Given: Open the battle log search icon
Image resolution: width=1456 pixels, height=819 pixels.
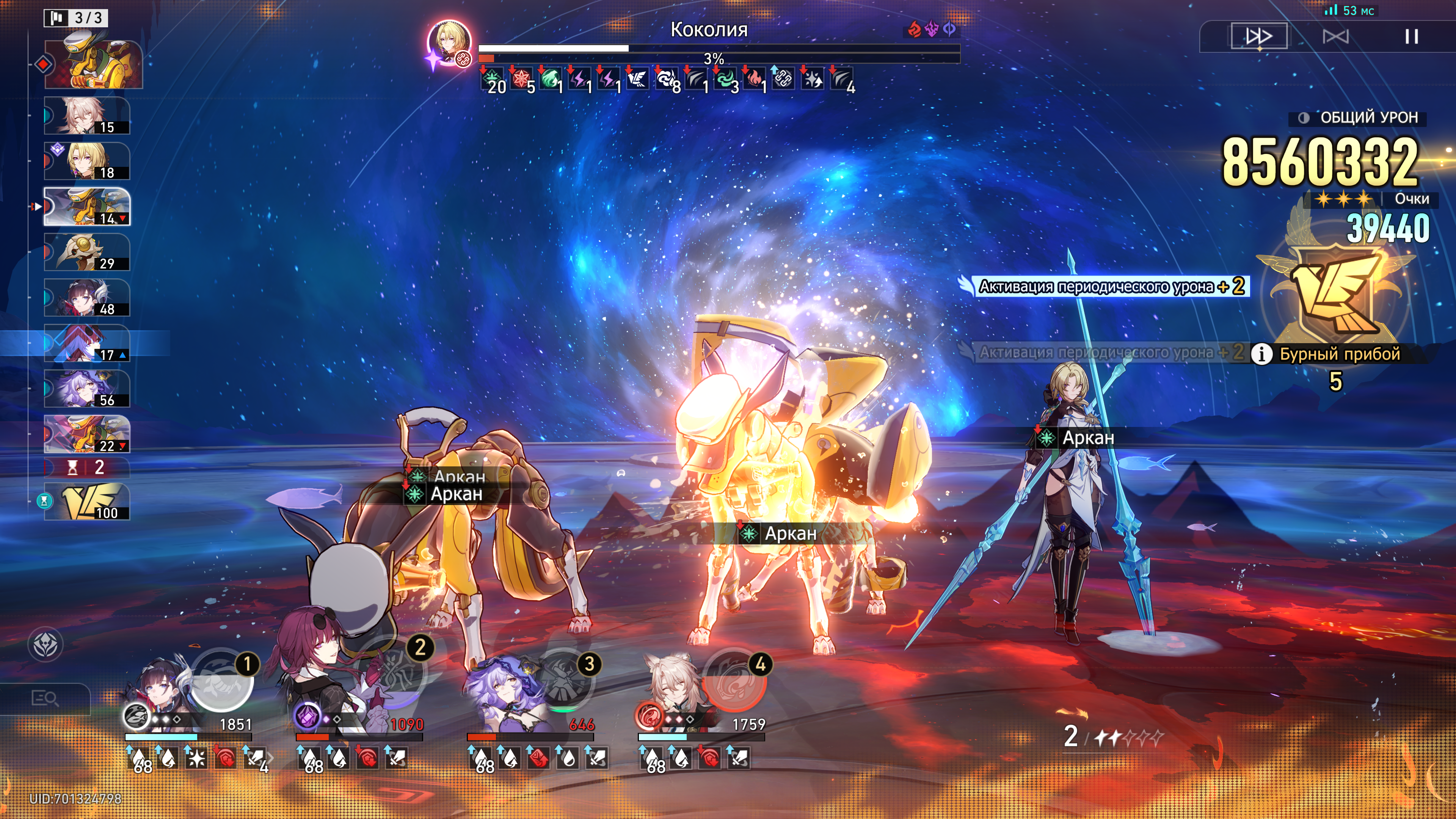Looking at the screenshot, I should click(45, 698).
